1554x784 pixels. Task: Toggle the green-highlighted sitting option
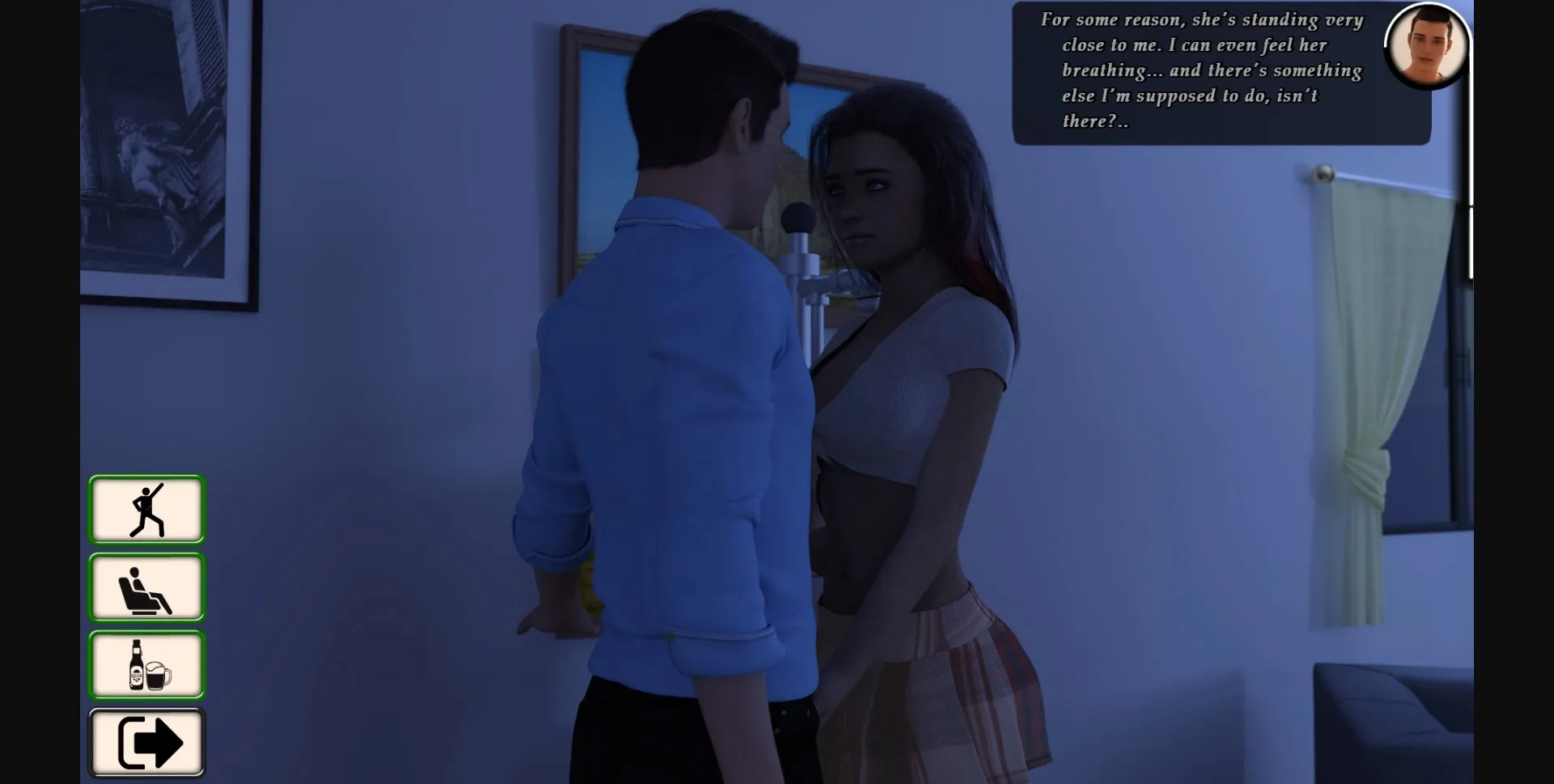coord(146,587)
